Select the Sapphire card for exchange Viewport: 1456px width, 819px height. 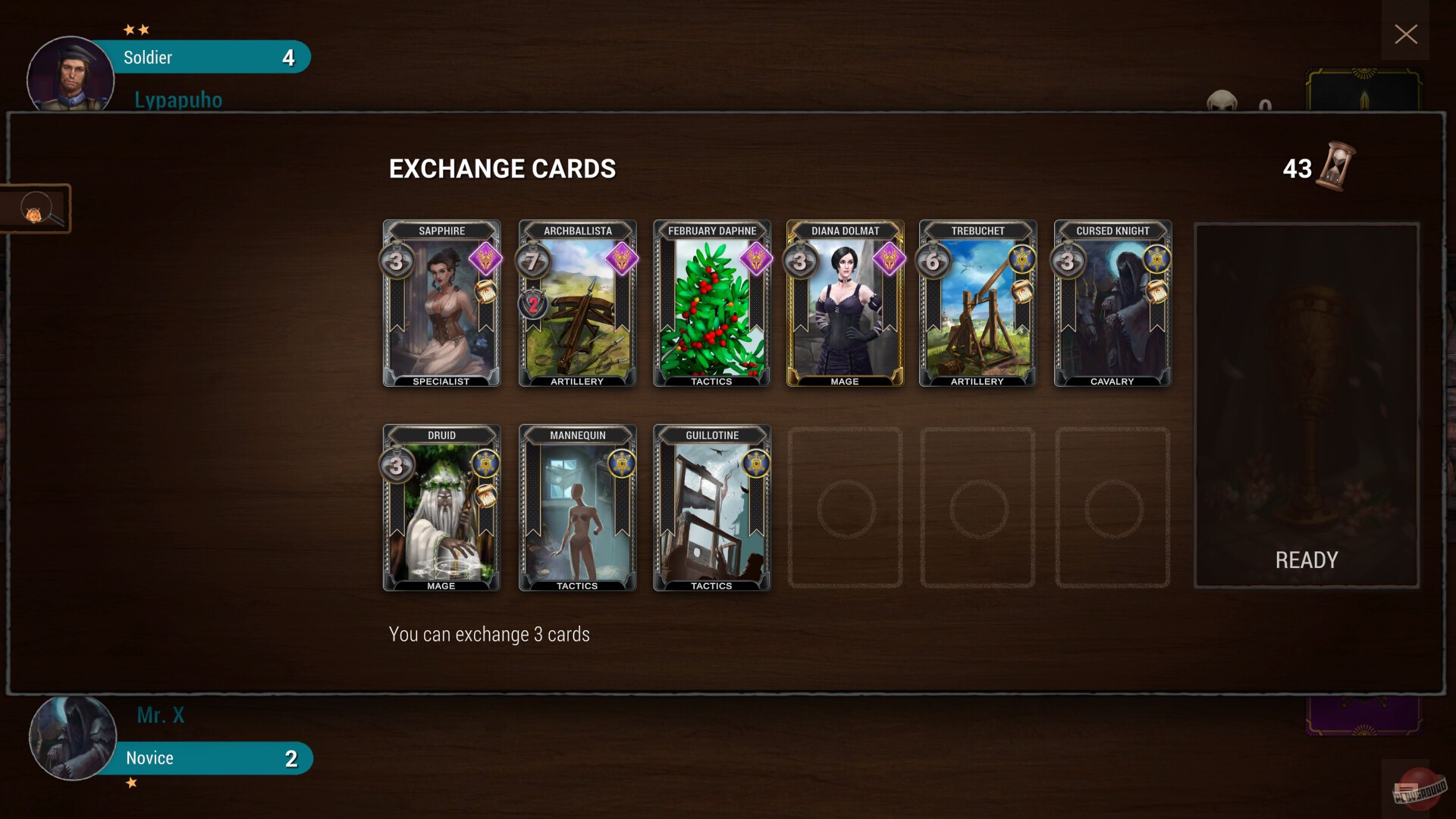(441, 303)
